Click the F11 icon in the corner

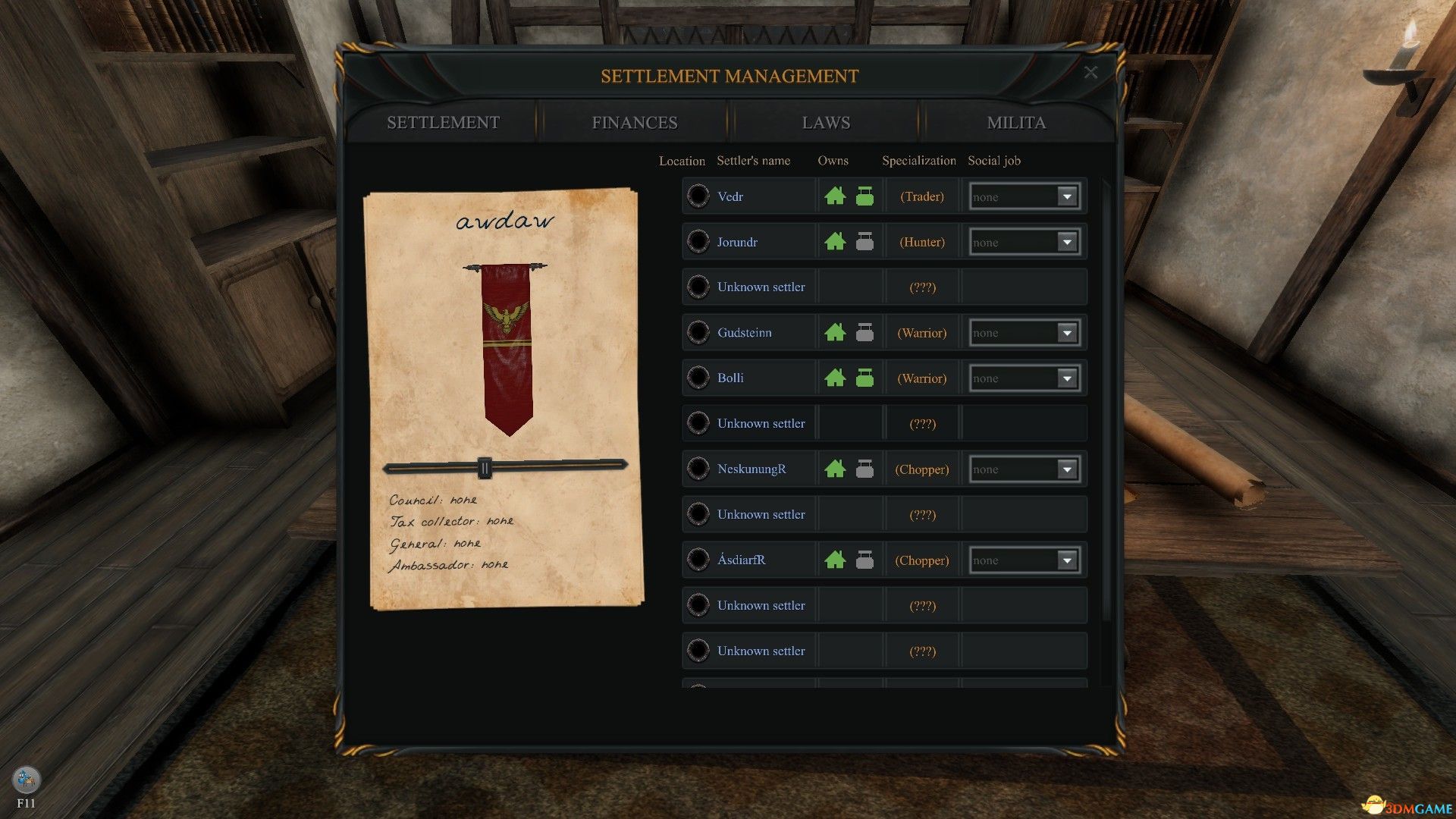tap(27, 780)
